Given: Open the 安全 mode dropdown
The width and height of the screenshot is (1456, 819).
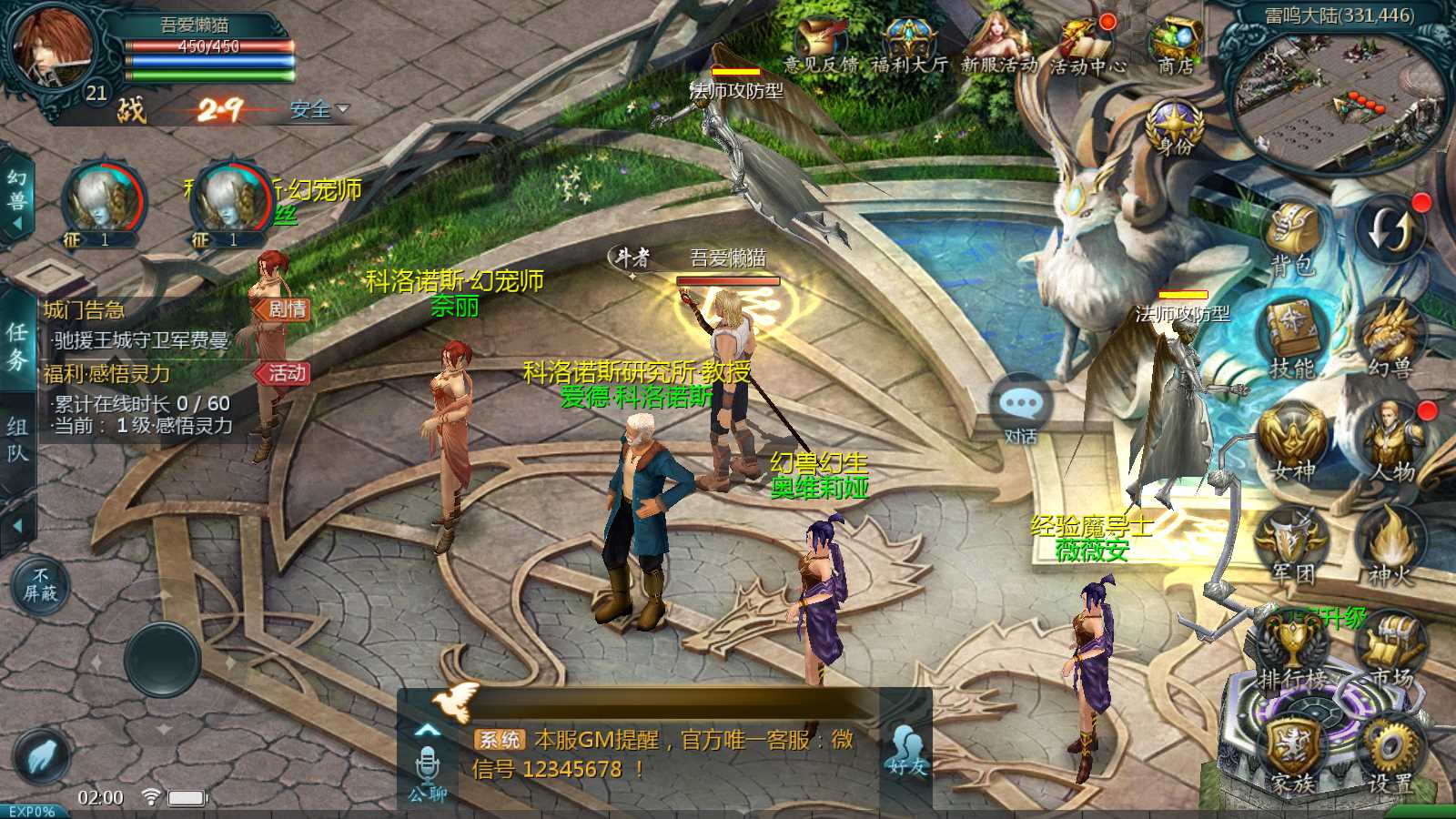Looking at the screenshot, I should 318,109.
